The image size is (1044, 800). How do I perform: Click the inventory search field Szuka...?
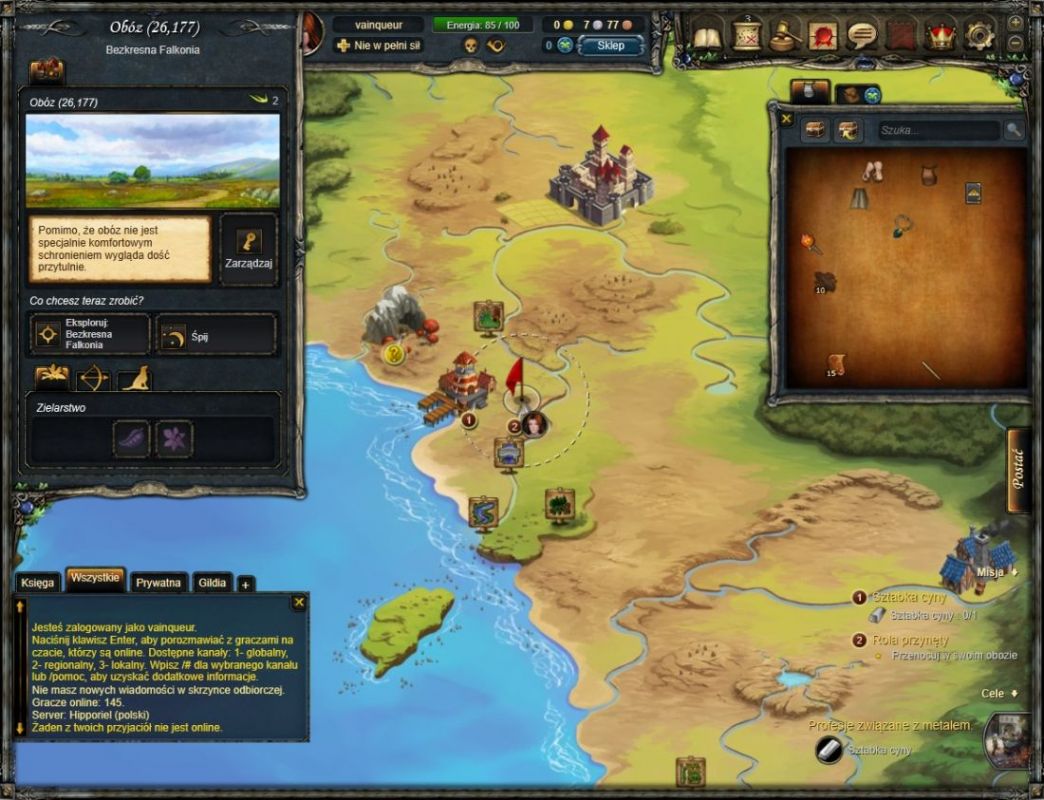pyautogui.click(x=938, y=130)
